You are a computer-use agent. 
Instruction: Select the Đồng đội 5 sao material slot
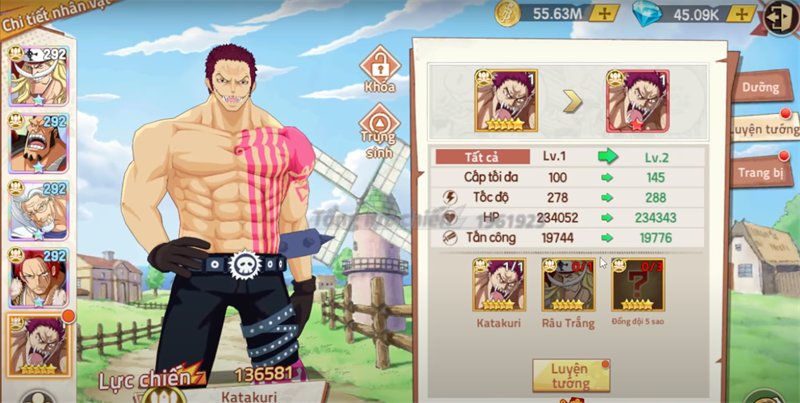(637, 286)
